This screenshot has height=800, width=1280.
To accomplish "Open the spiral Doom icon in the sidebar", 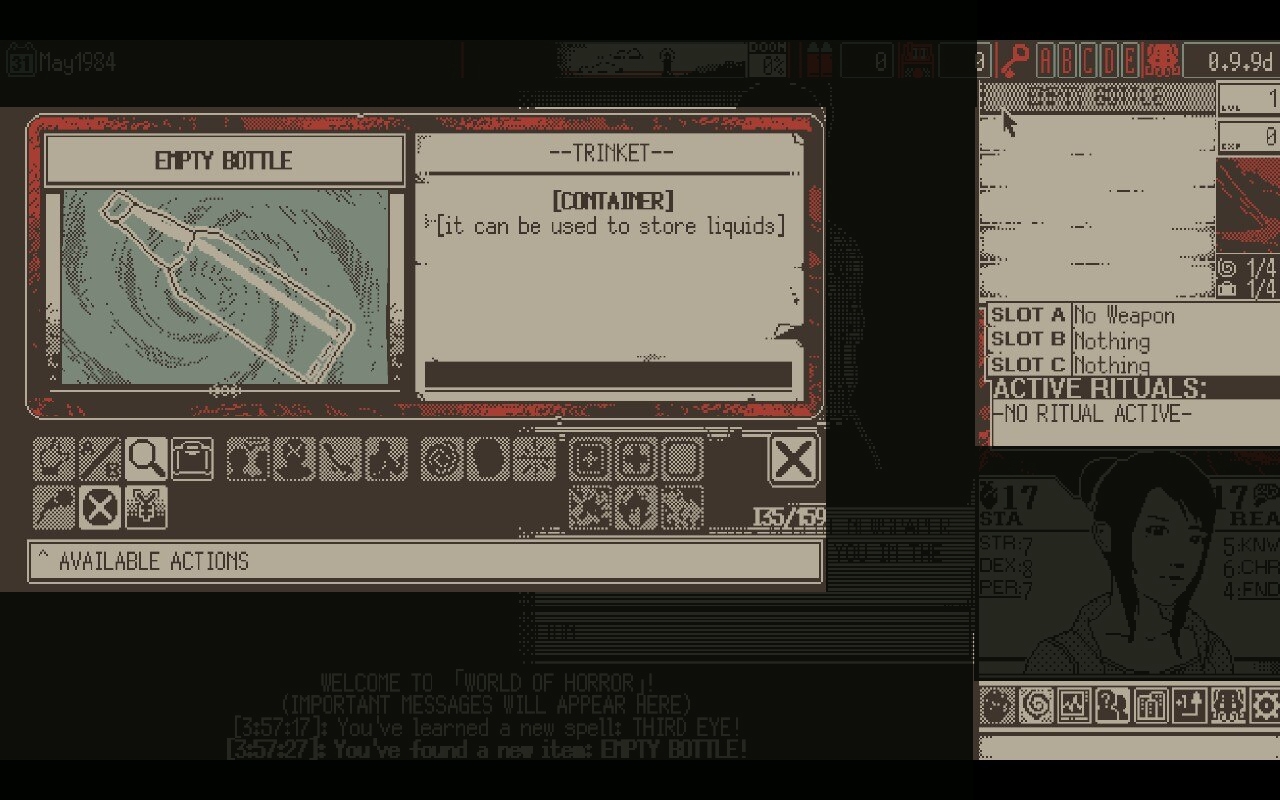I will [1035, 704].
